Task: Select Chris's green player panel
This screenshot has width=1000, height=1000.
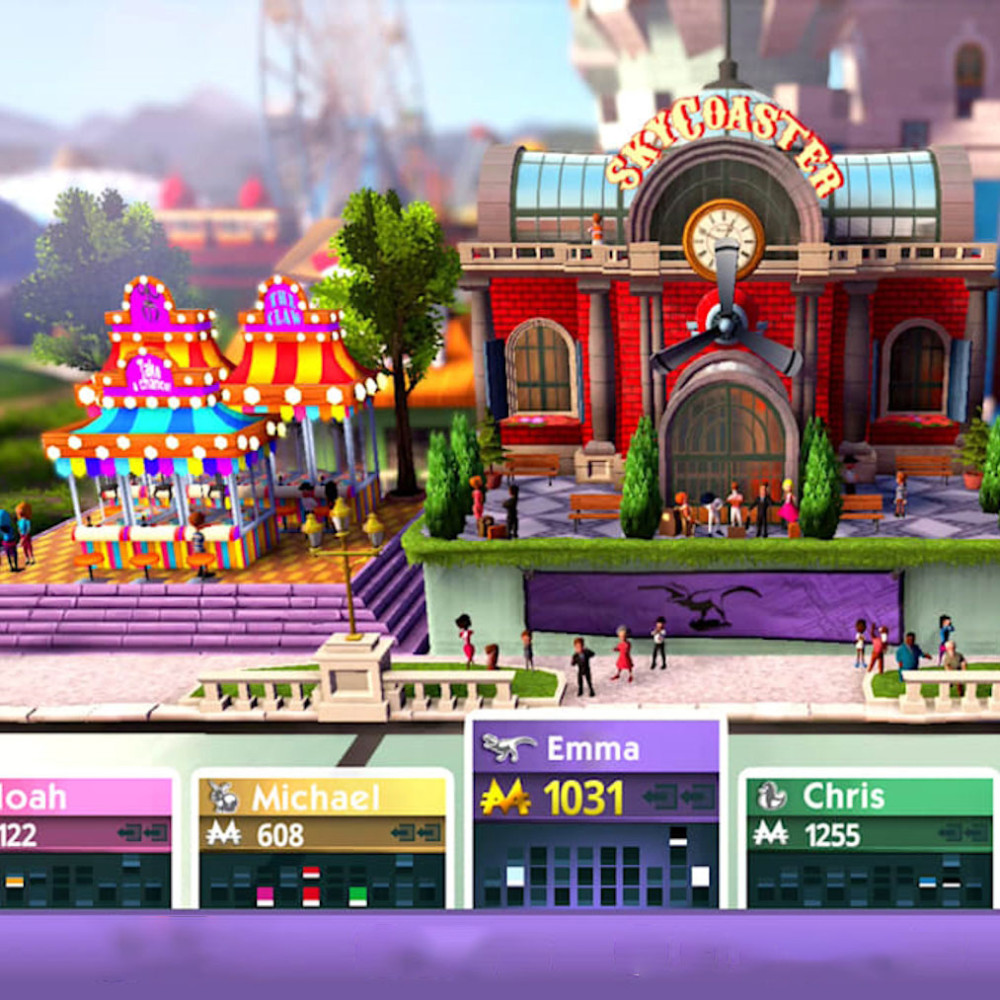Action: [x=869, y=796]
